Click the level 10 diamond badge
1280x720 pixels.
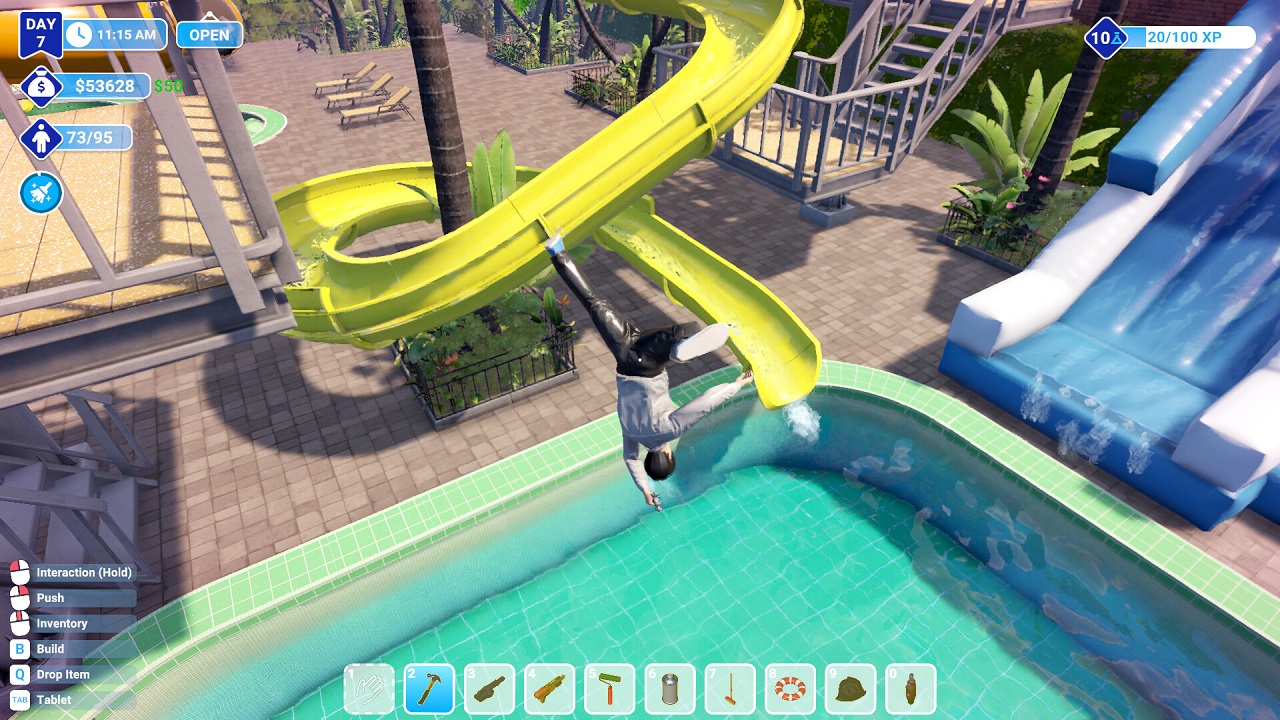tap(1105, 38)
